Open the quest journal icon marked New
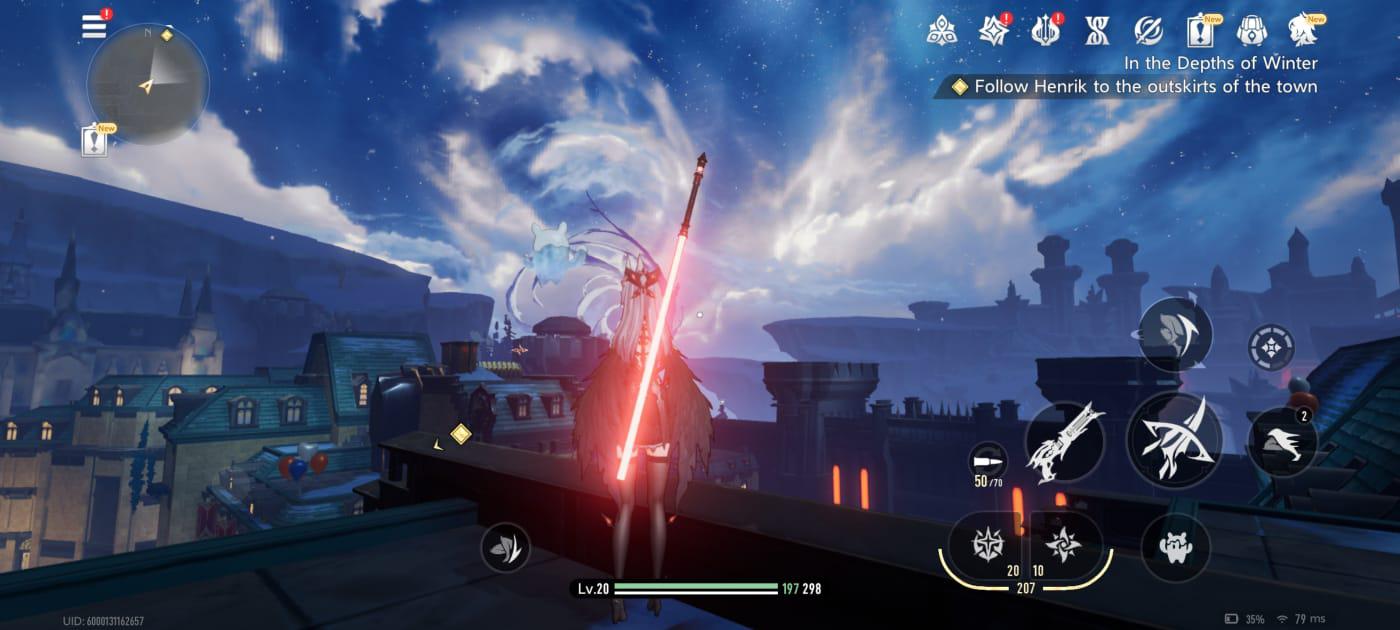1400x630 pixels. pos(1200,31)
